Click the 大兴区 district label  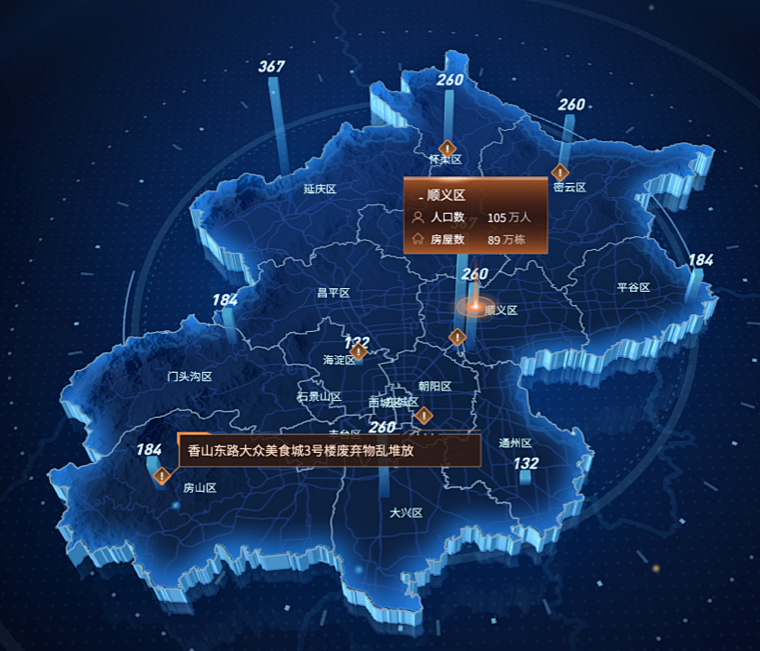(406, 513)
